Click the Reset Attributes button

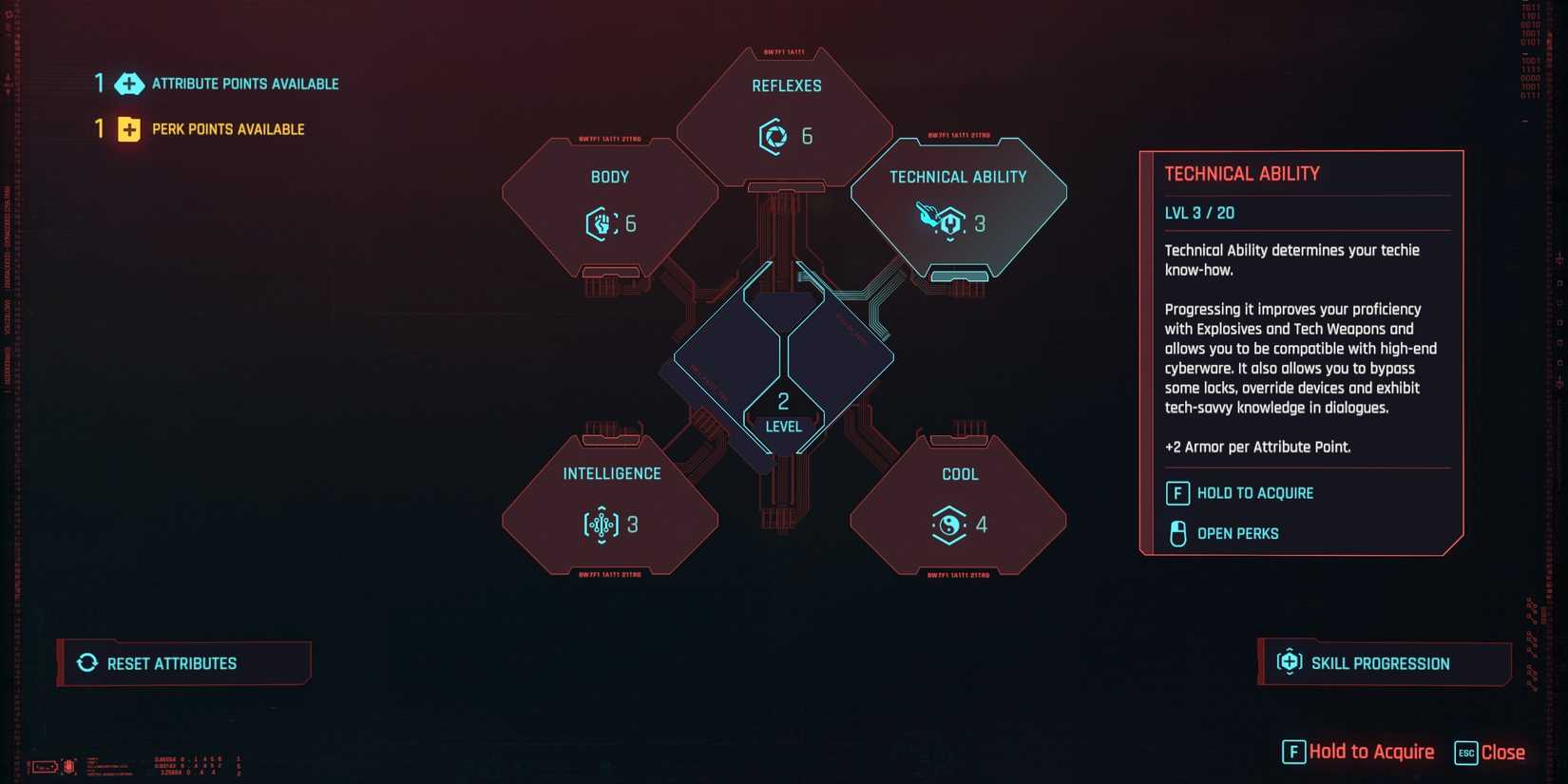pos(185,663)
